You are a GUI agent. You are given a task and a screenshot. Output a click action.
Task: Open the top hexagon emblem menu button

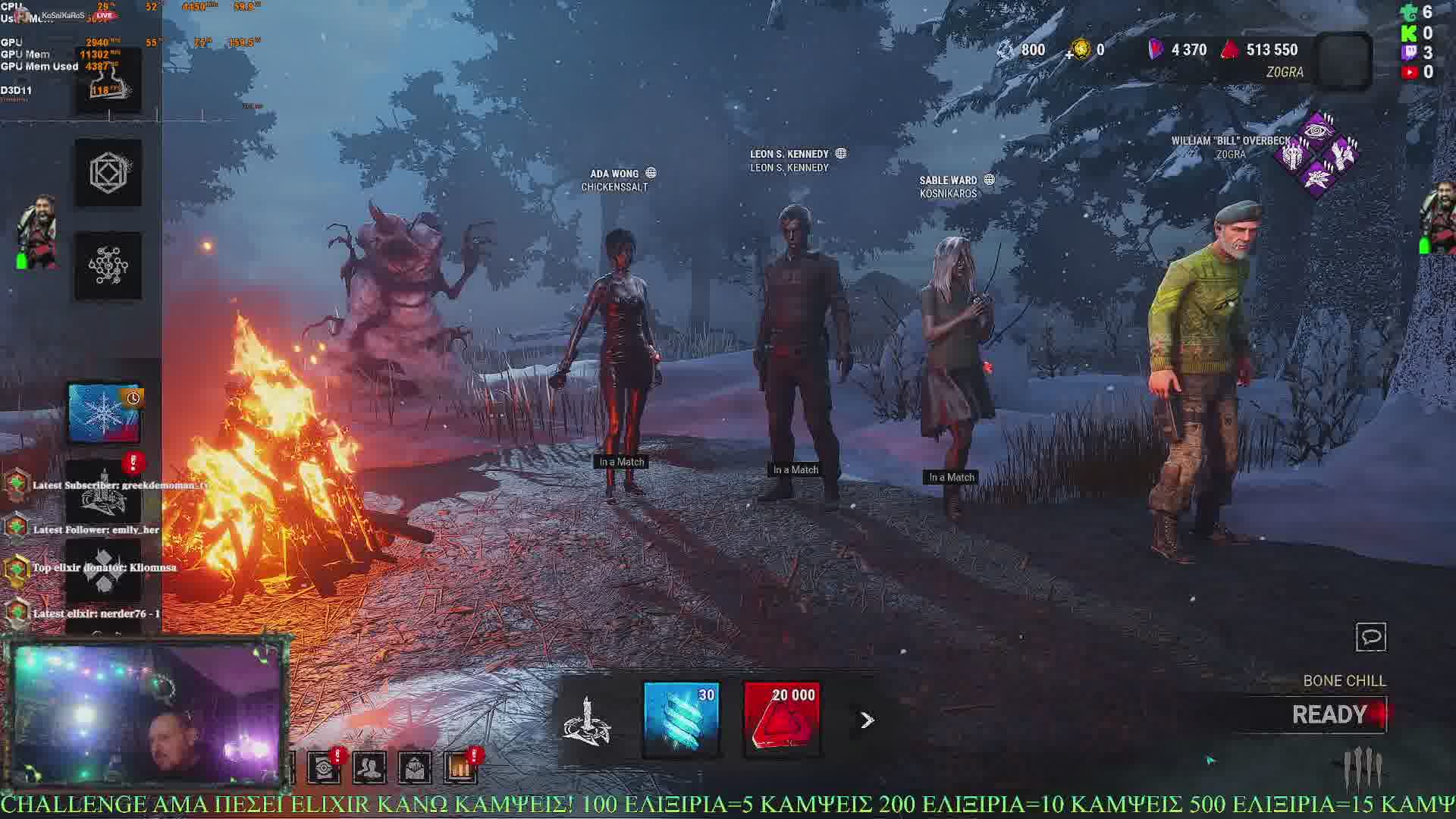click(108, 173)
